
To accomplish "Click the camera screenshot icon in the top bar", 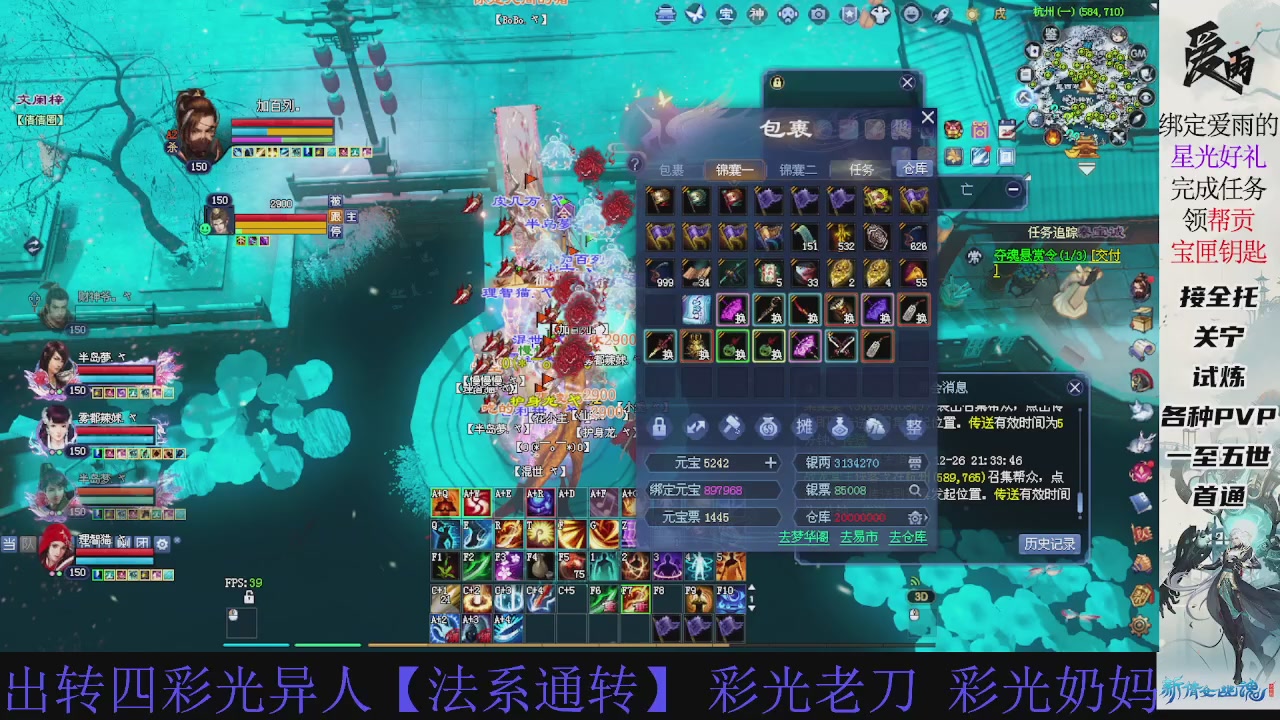I will click(x=817, y=15).
